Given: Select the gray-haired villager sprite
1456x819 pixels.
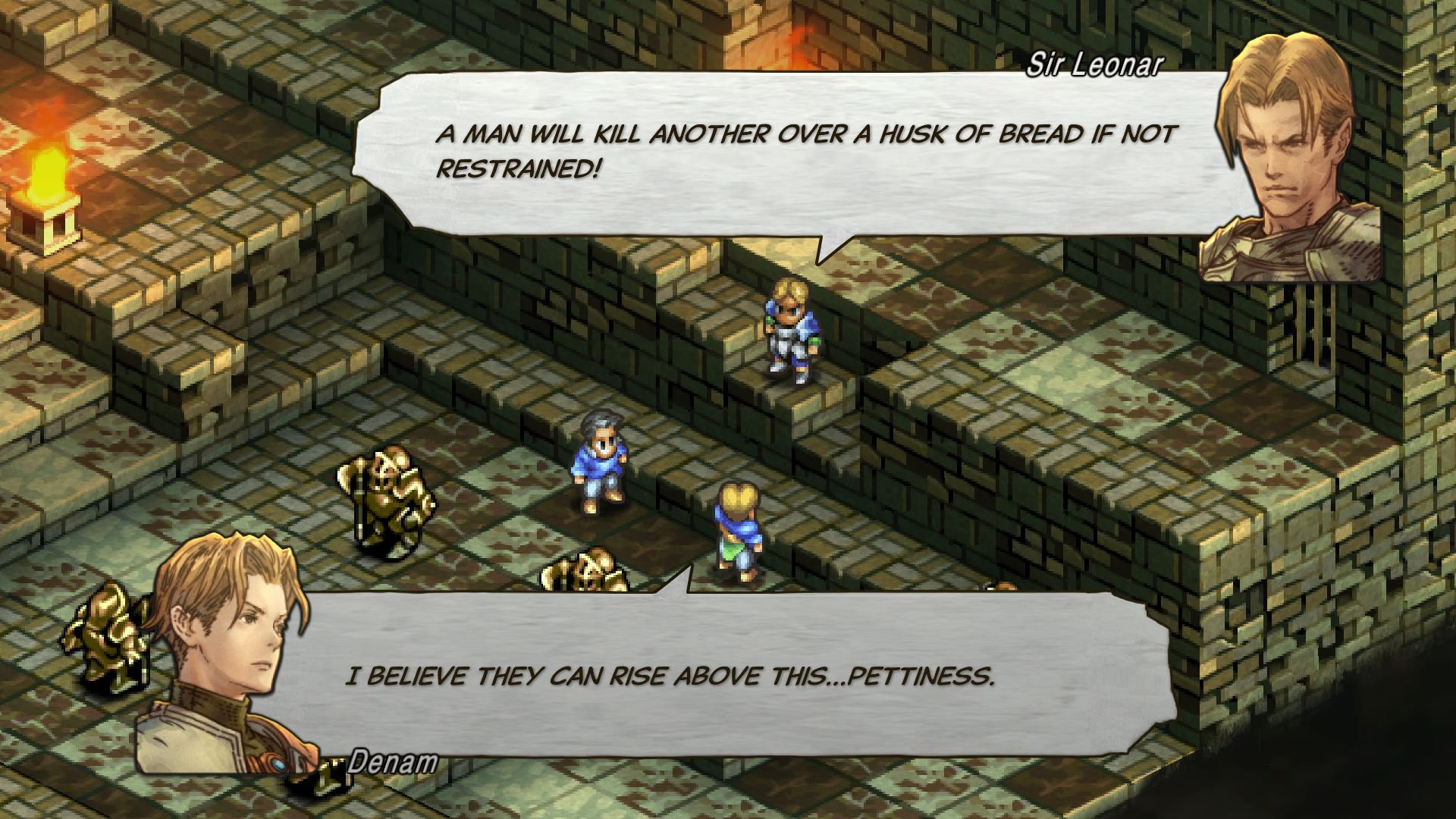Looking at the screenshot, I should coord(599,459).
